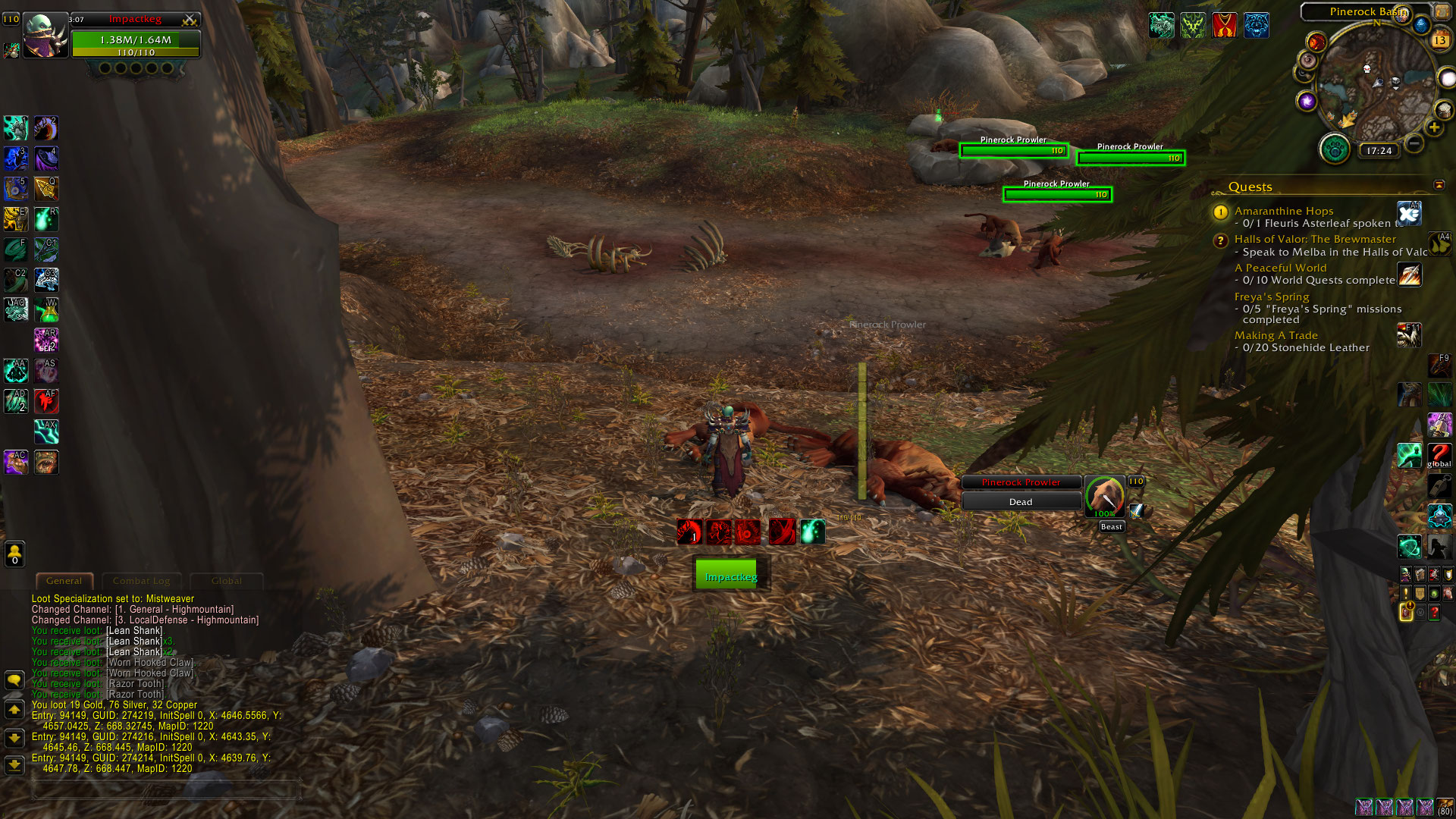The width and height of the screenshot is (1456, 819).
Task: Zoom in the minimap with plus button
Action: pyautogui.click(x=1433, y=127)
